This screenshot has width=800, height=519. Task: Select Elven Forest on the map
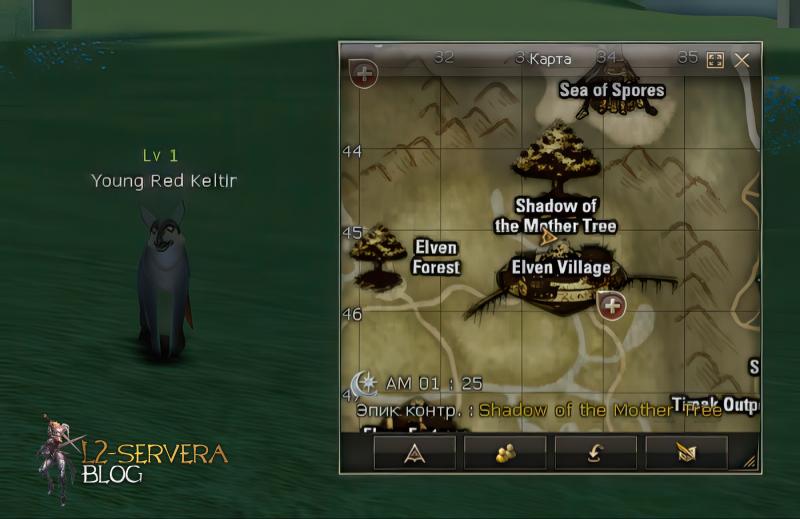click(436, 257)
